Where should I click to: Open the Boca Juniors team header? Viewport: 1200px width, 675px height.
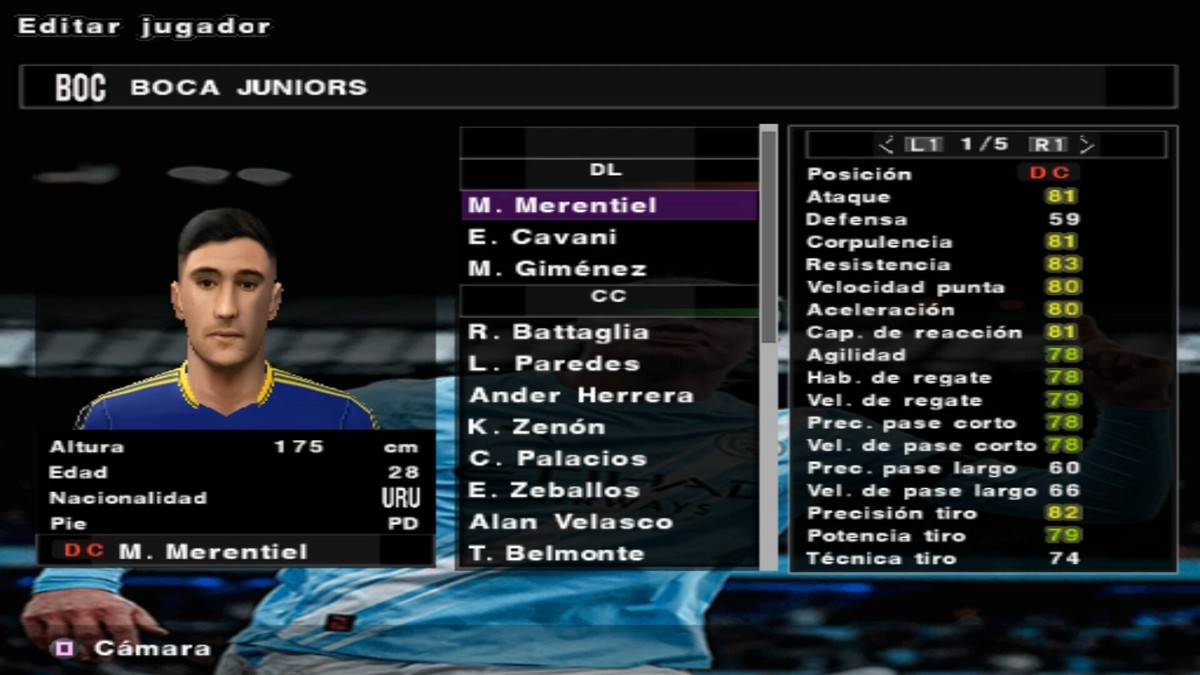(598, 88)
